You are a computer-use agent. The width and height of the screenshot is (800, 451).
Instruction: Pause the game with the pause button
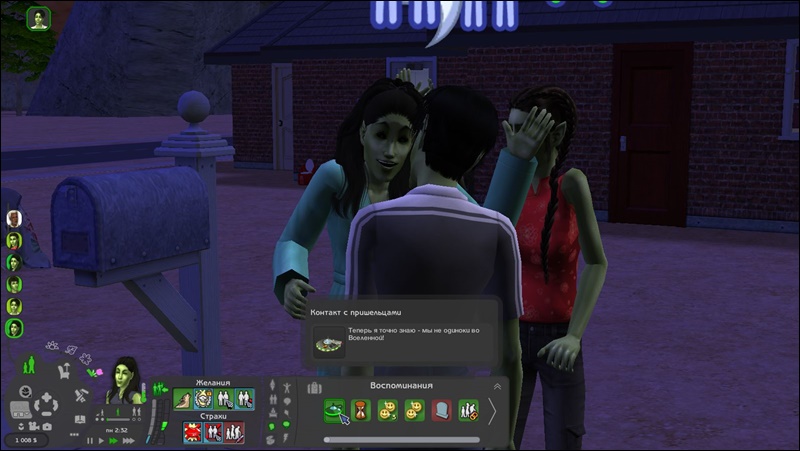(90, 440)
